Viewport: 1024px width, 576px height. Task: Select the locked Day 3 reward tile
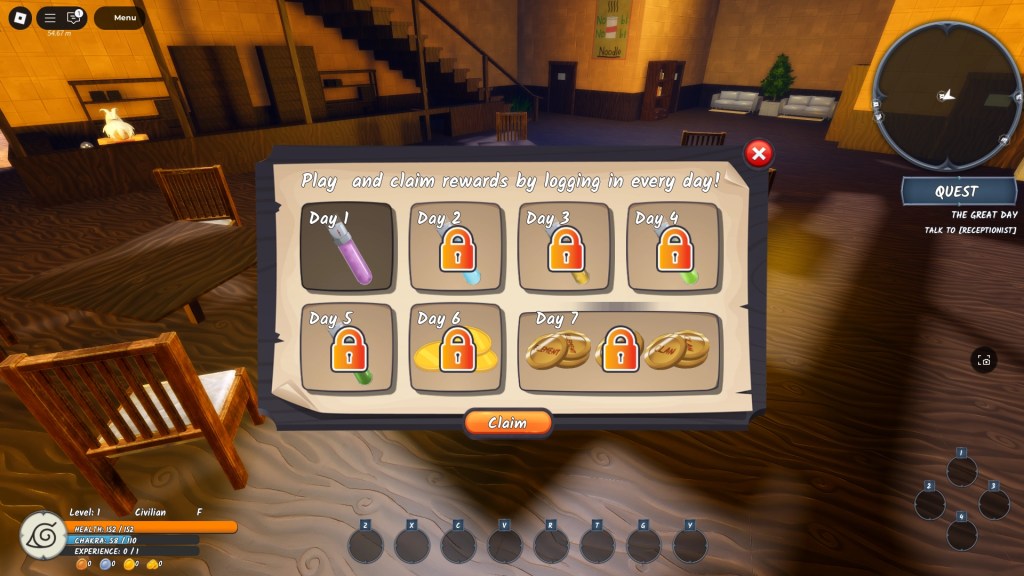(564, 247)
